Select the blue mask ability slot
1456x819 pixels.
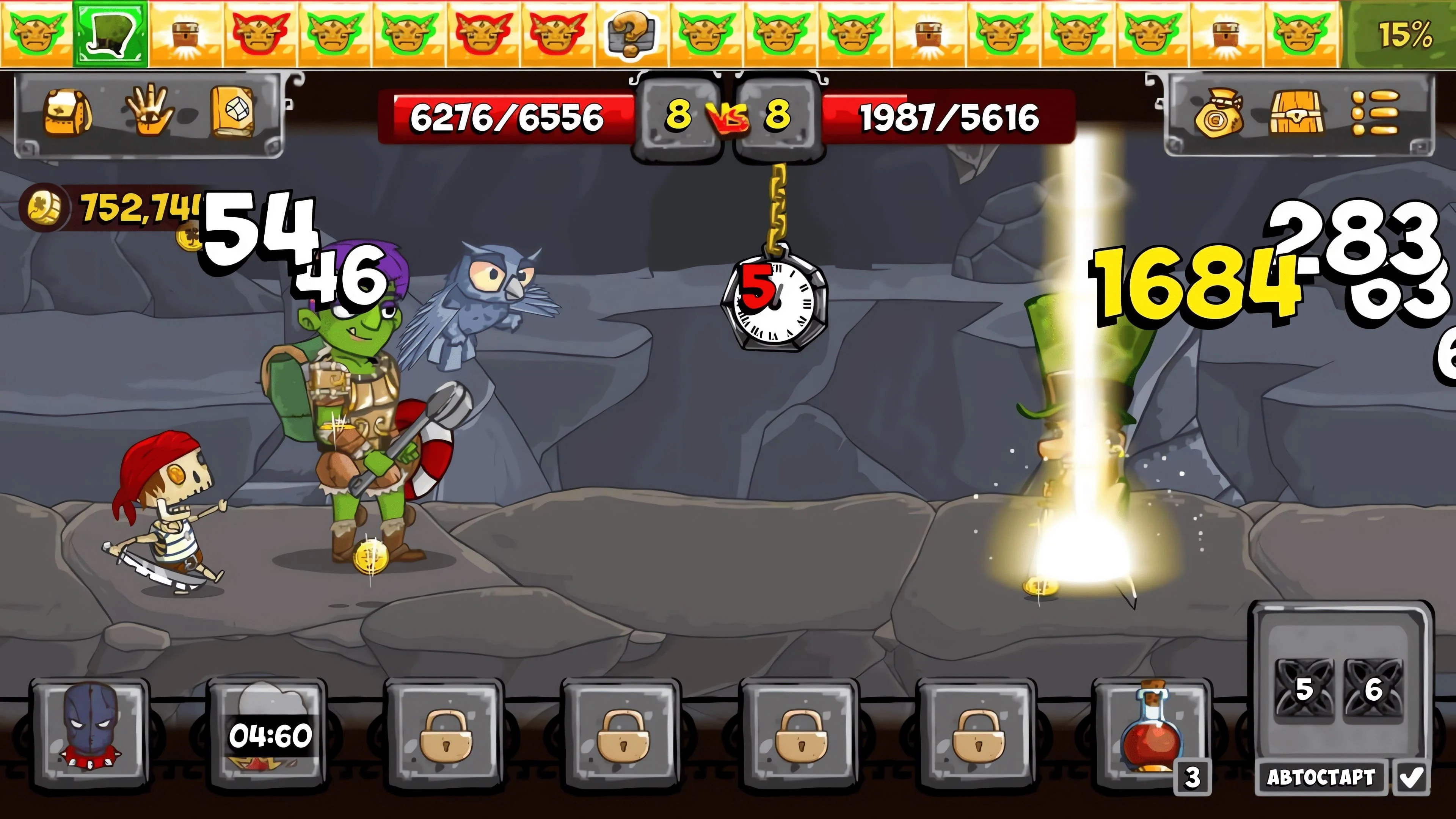pos(91,729)
